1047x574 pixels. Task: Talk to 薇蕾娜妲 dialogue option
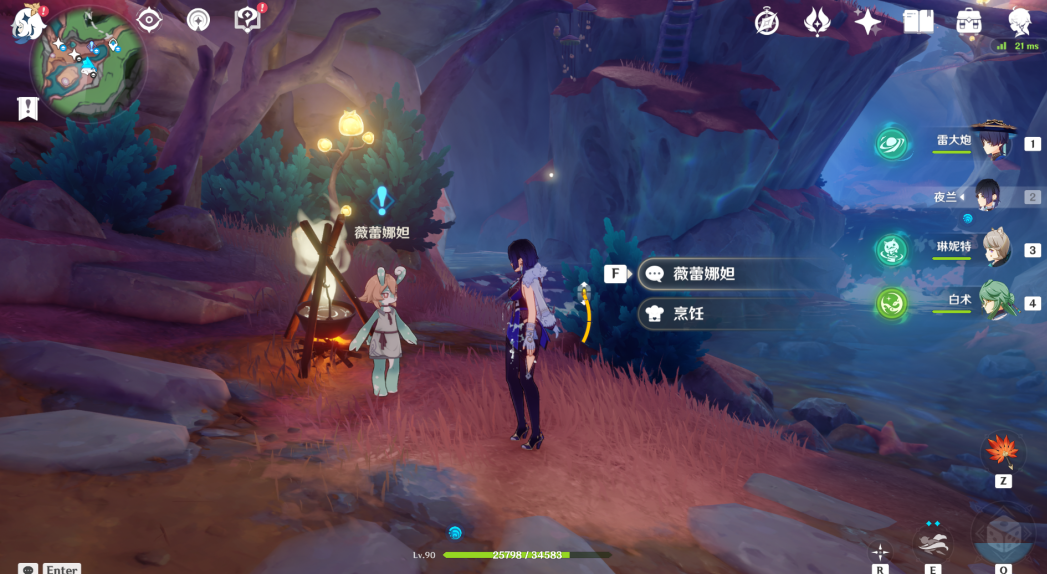(x=716, y=273)
